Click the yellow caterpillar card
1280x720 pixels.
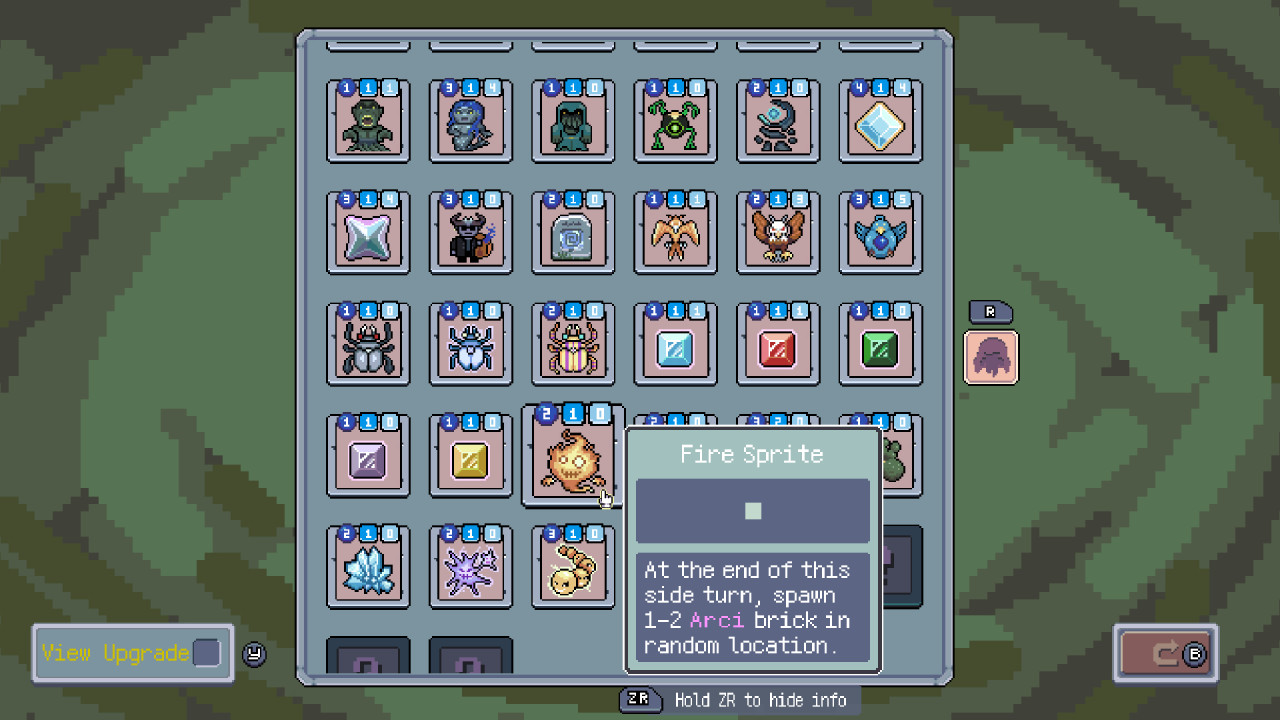pos(572,567)
